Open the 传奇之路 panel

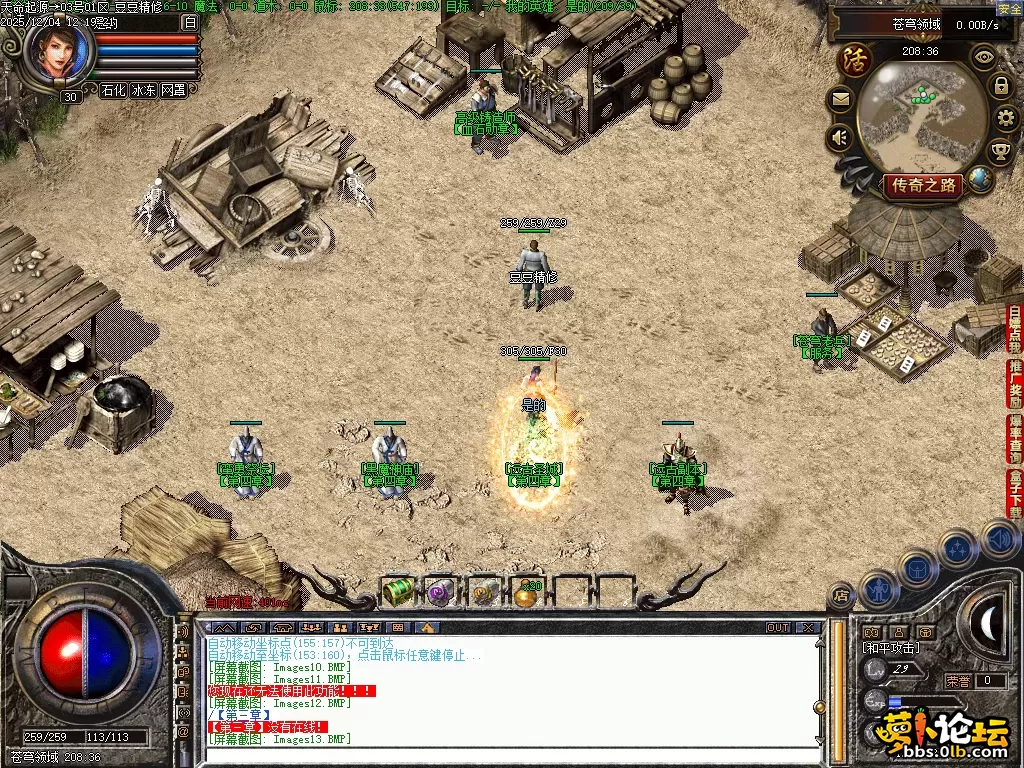click(x=922, y=184)
